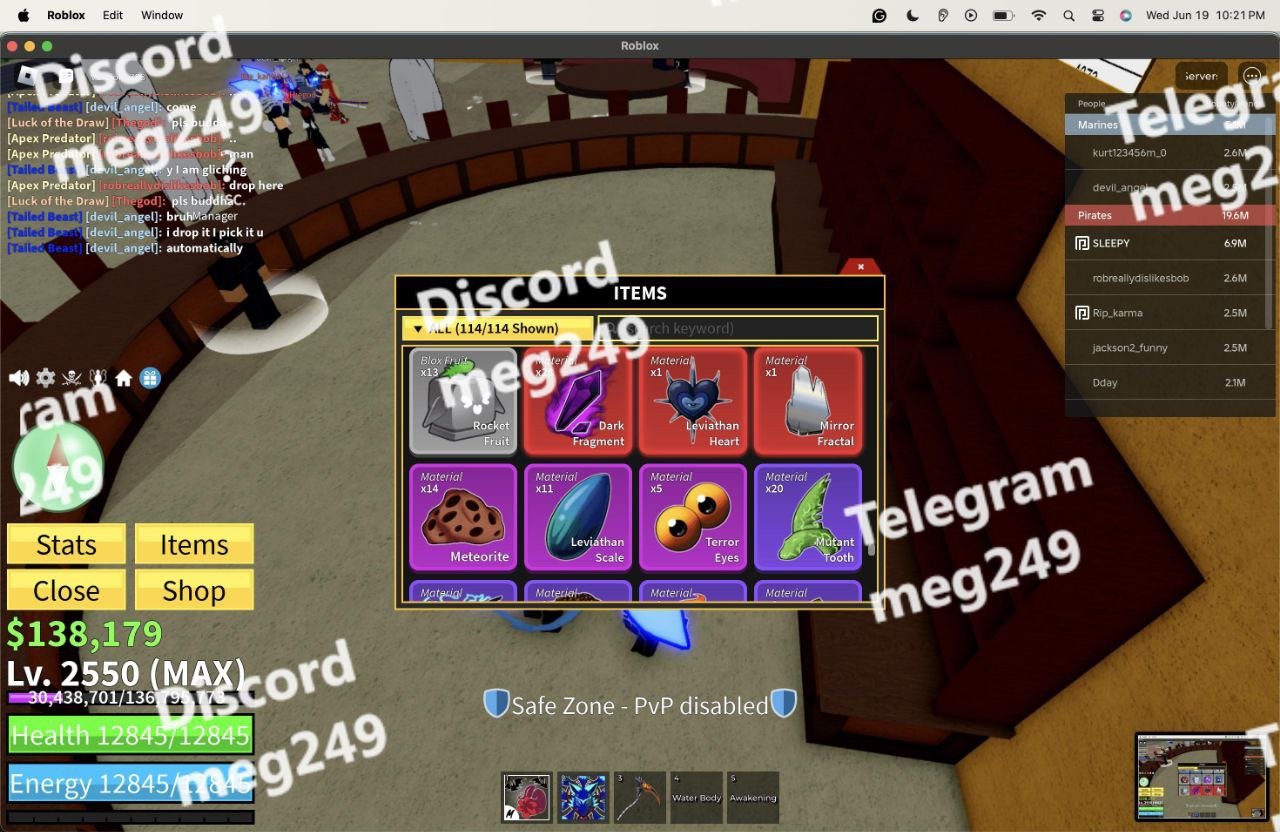The width and height of the screenshot is (1280, 832).
Task: Select the Meteorite material tile
Action: [x=463, y=517]
